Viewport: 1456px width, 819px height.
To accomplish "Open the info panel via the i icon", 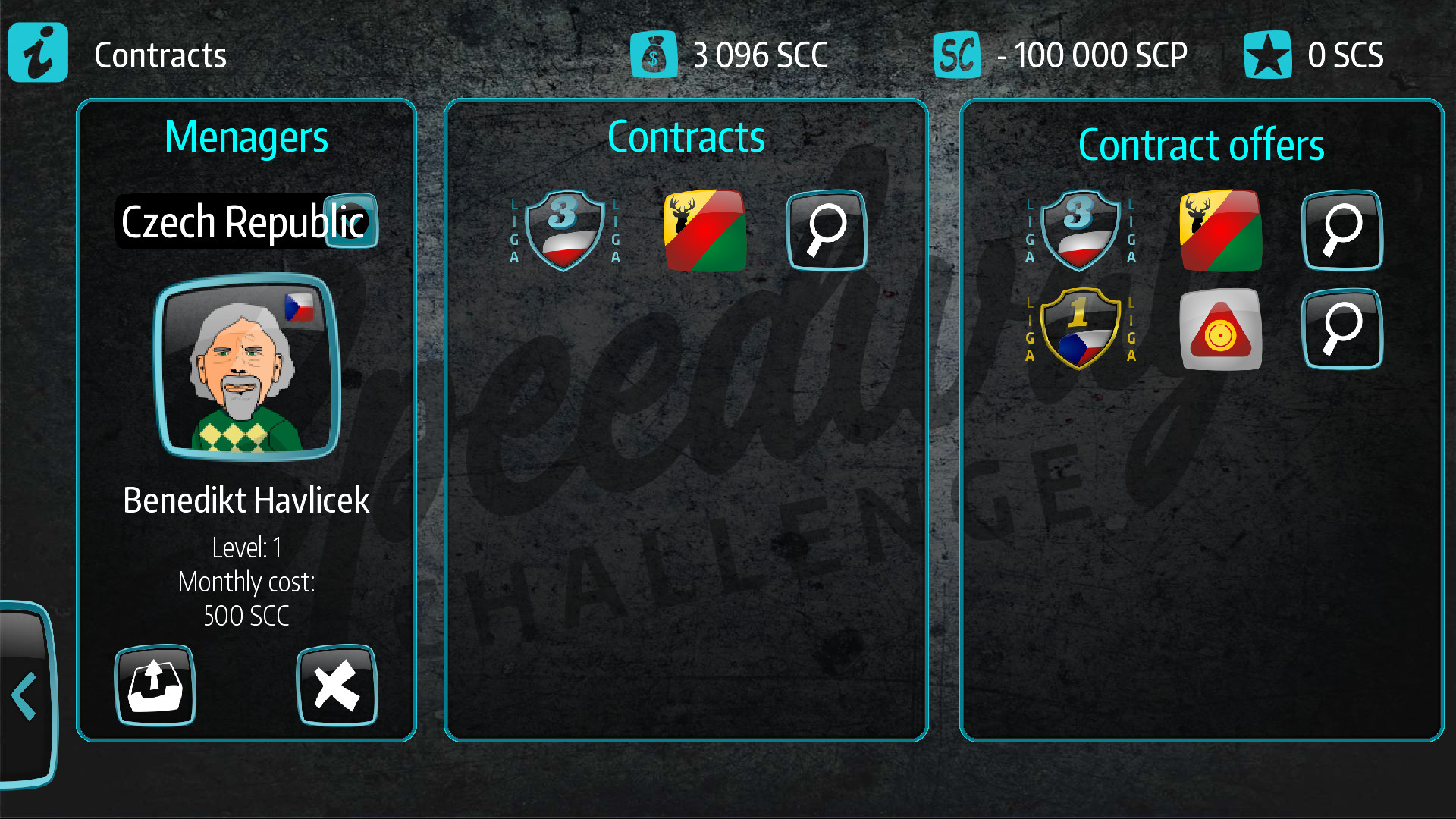I will pos(37,52).
